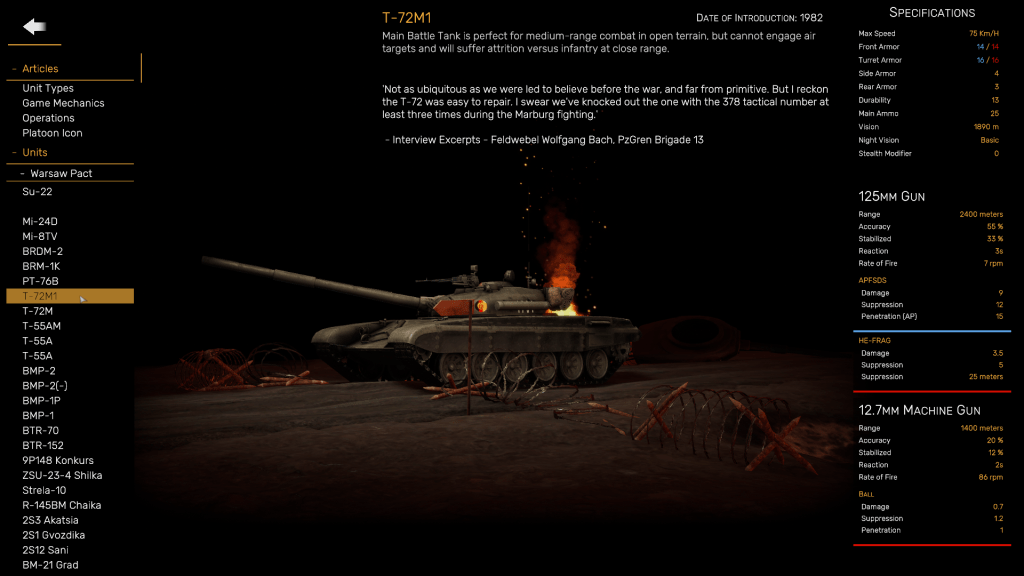Collapse the Units section header

pyautogui.click(x=35, y=152)
